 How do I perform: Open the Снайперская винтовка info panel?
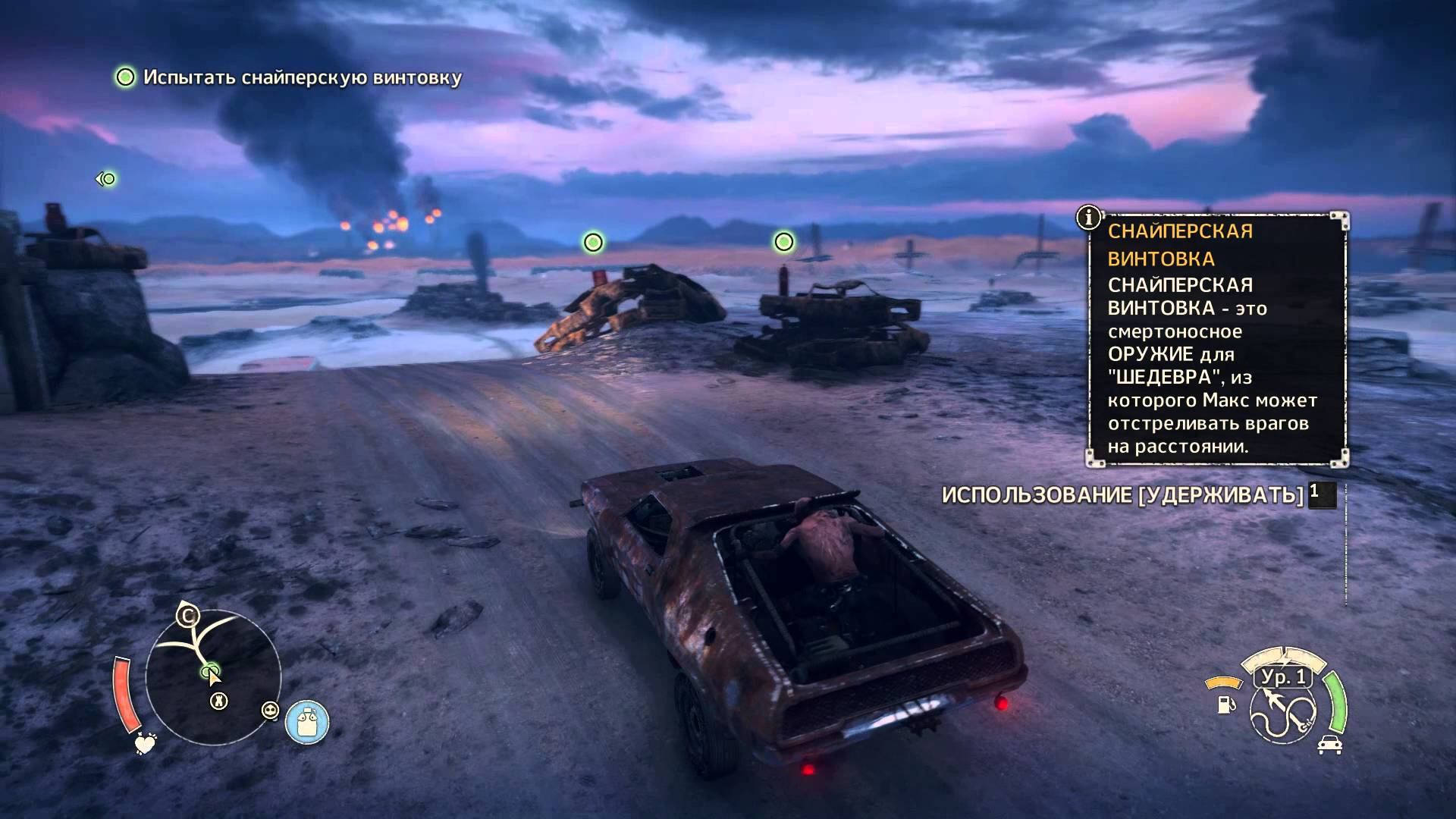click(1217, 339)
